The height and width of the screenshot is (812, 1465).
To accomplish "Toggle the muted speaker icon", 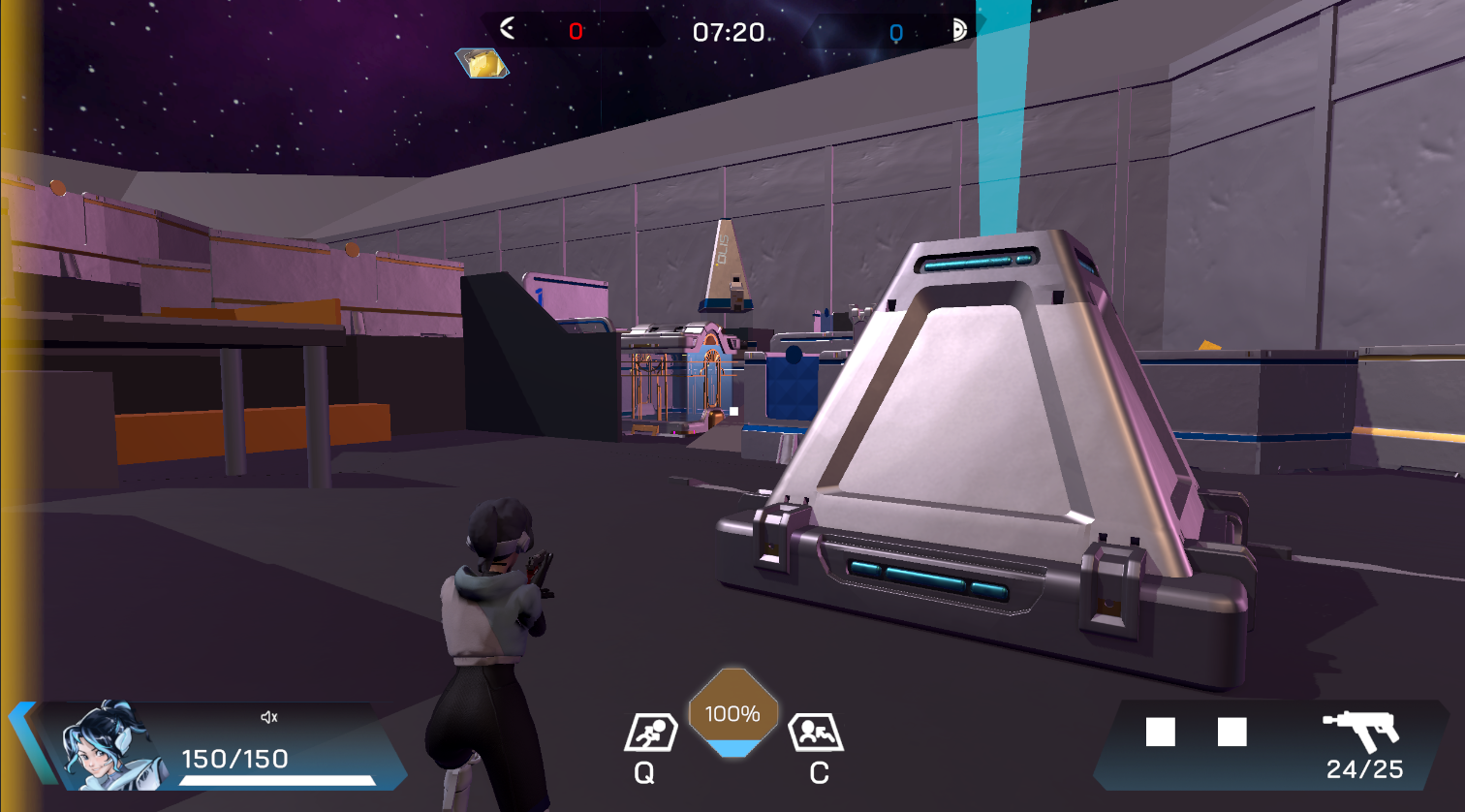I will coord(269,717).
